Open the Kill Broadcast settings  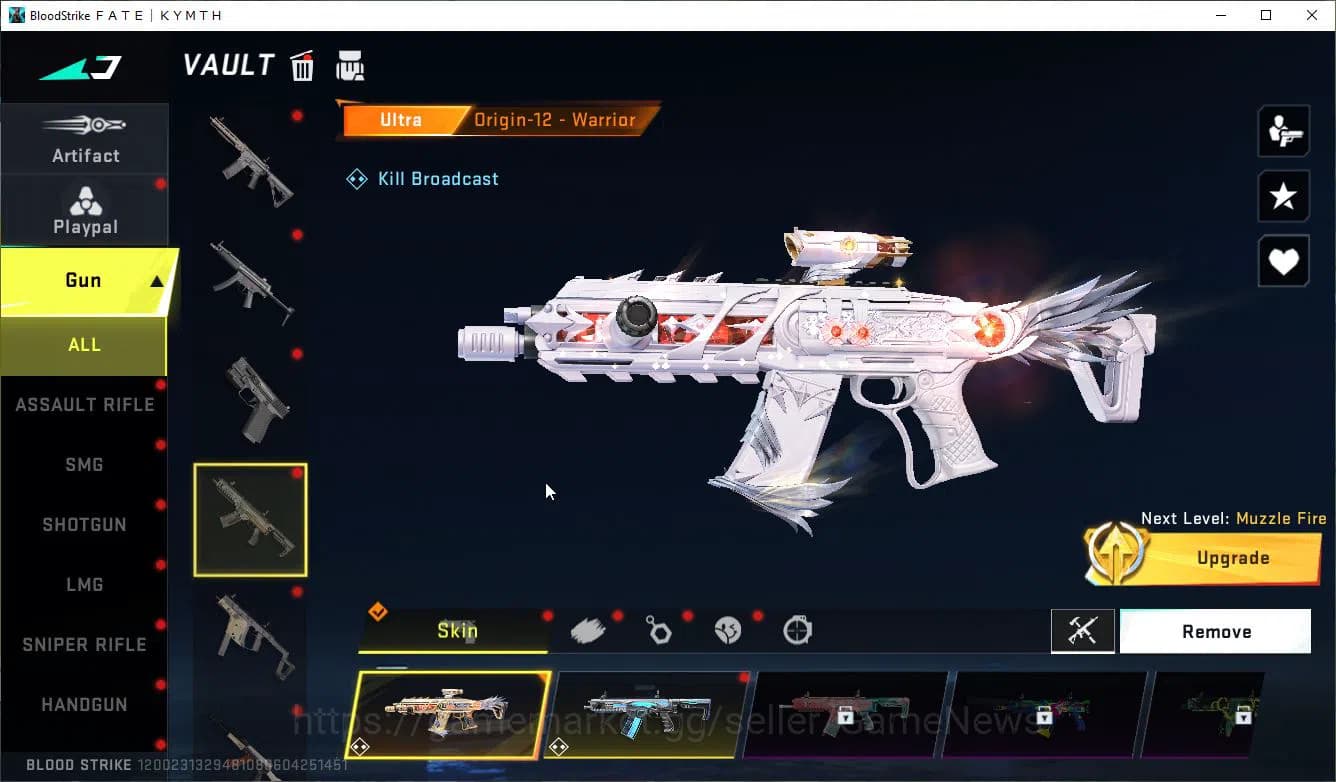[x=422, y=178]
